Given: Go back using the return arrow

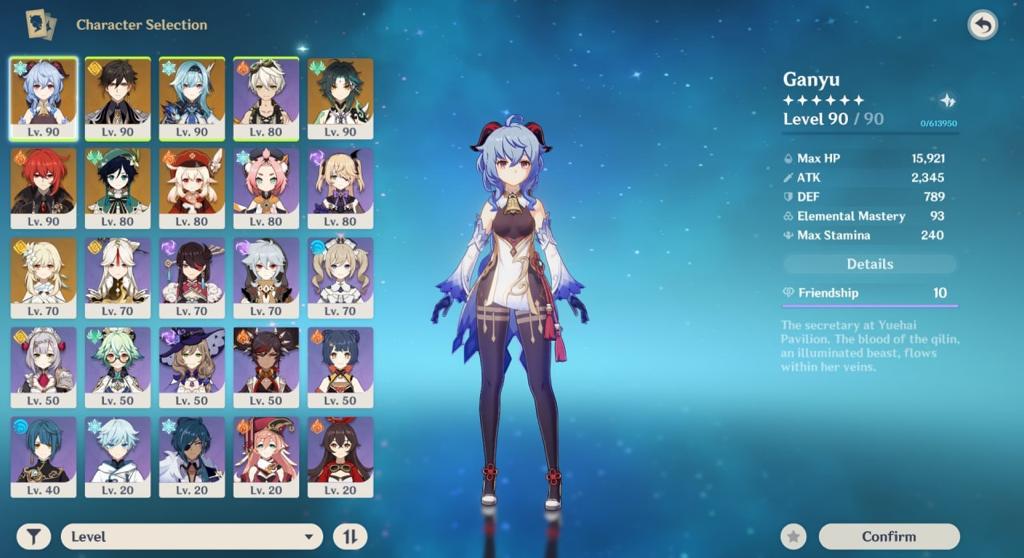Looking at the screenshot, I should point(983,26).
